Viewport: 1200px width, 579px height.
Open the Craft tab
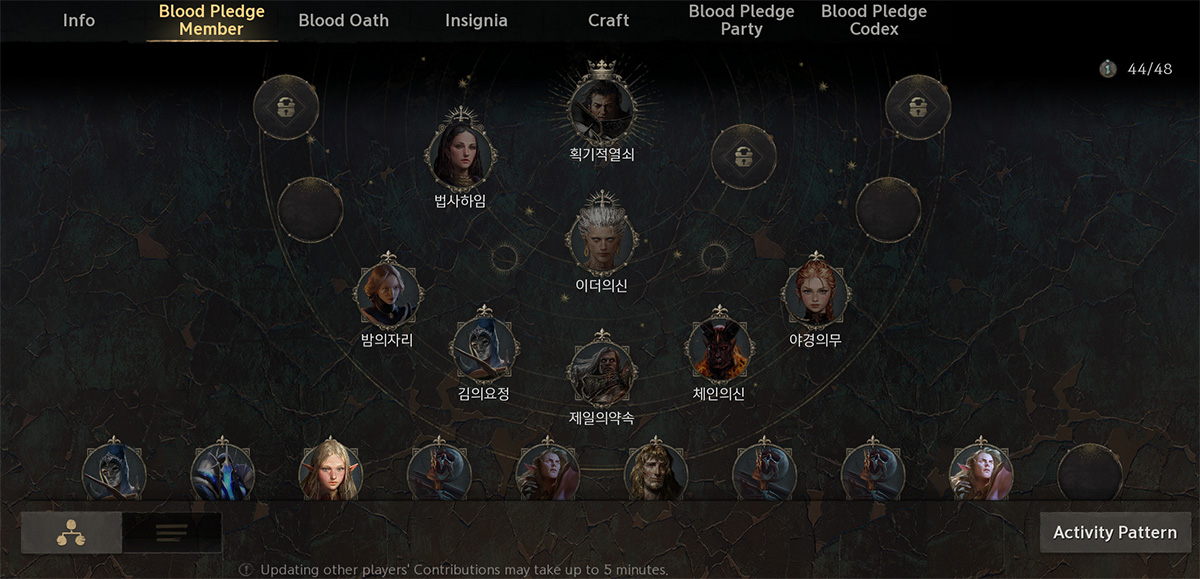[x=609, y=20]
